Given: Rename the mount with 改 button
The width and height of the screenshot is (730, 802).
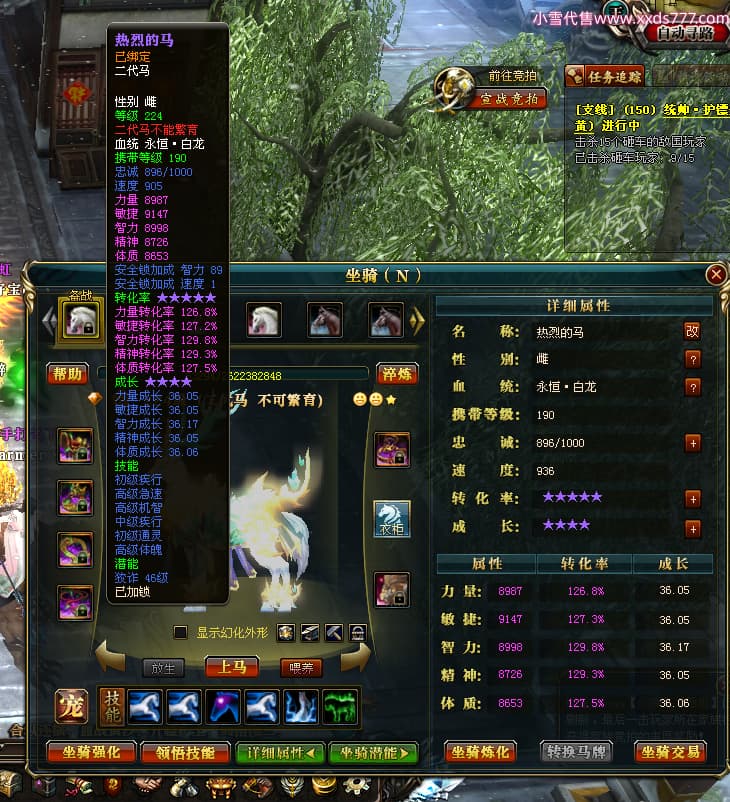Looking at the screenshot, I should (692, 331).
